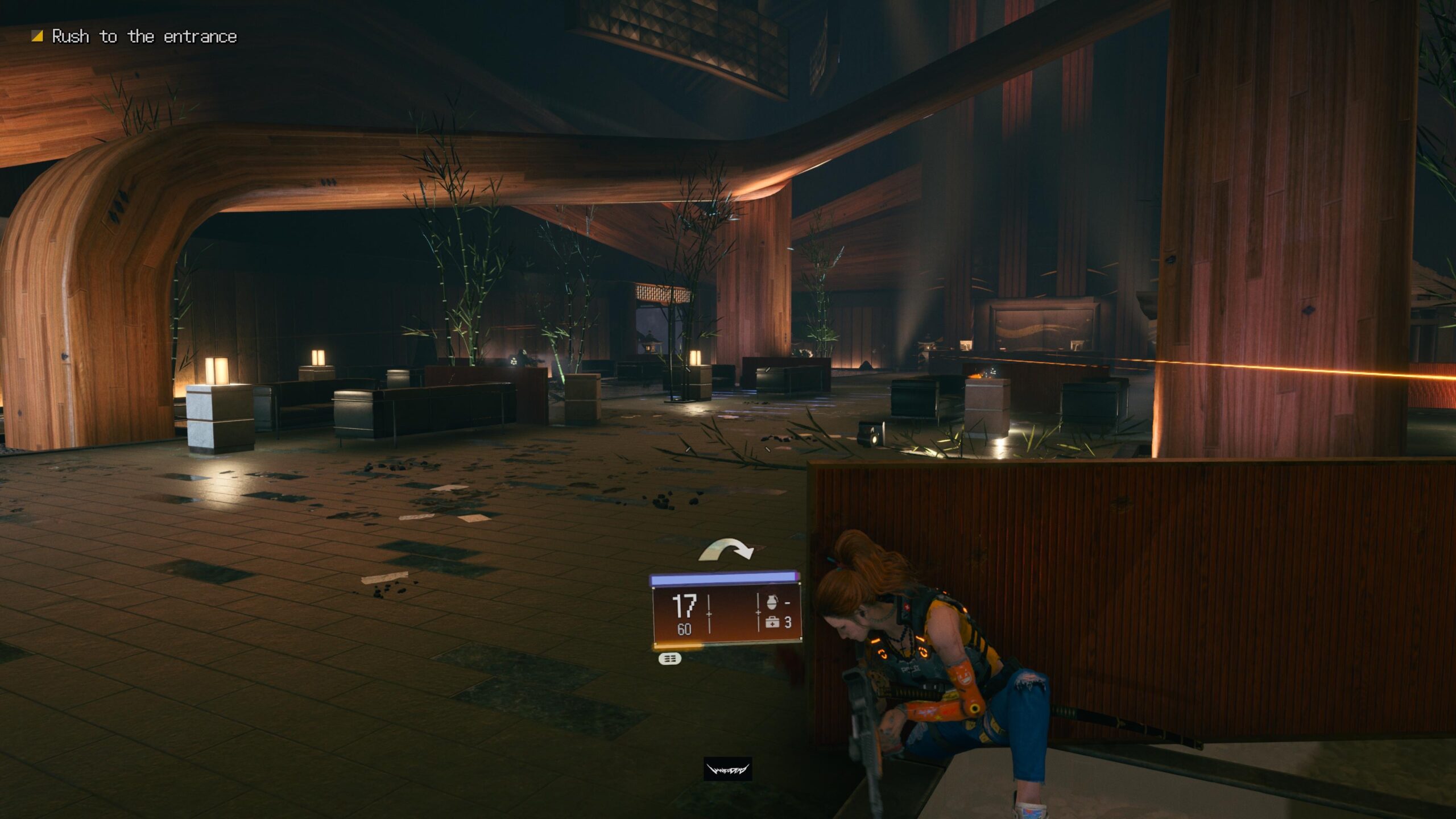
Task: Toggle the medkit counter in the HUD
Action: tap(788, 623)
